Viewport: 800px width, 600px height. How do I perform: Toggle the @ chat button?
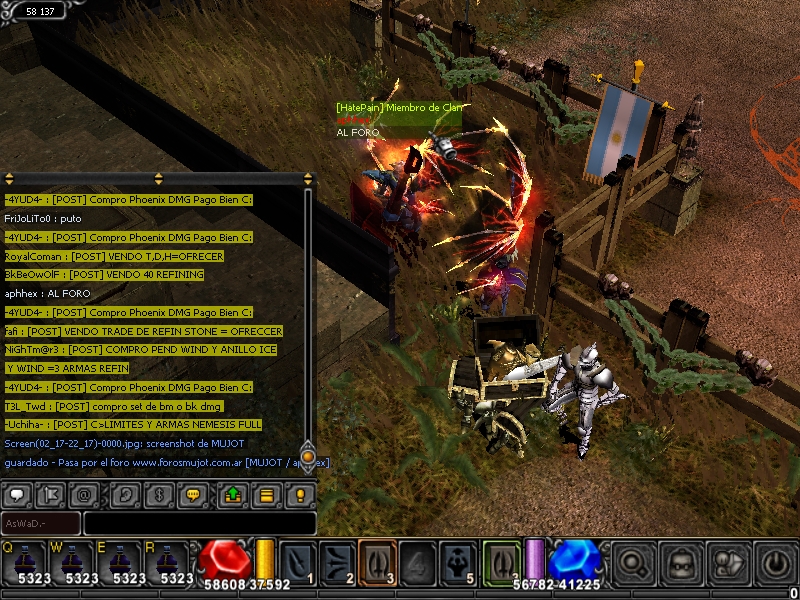[84, 494]
